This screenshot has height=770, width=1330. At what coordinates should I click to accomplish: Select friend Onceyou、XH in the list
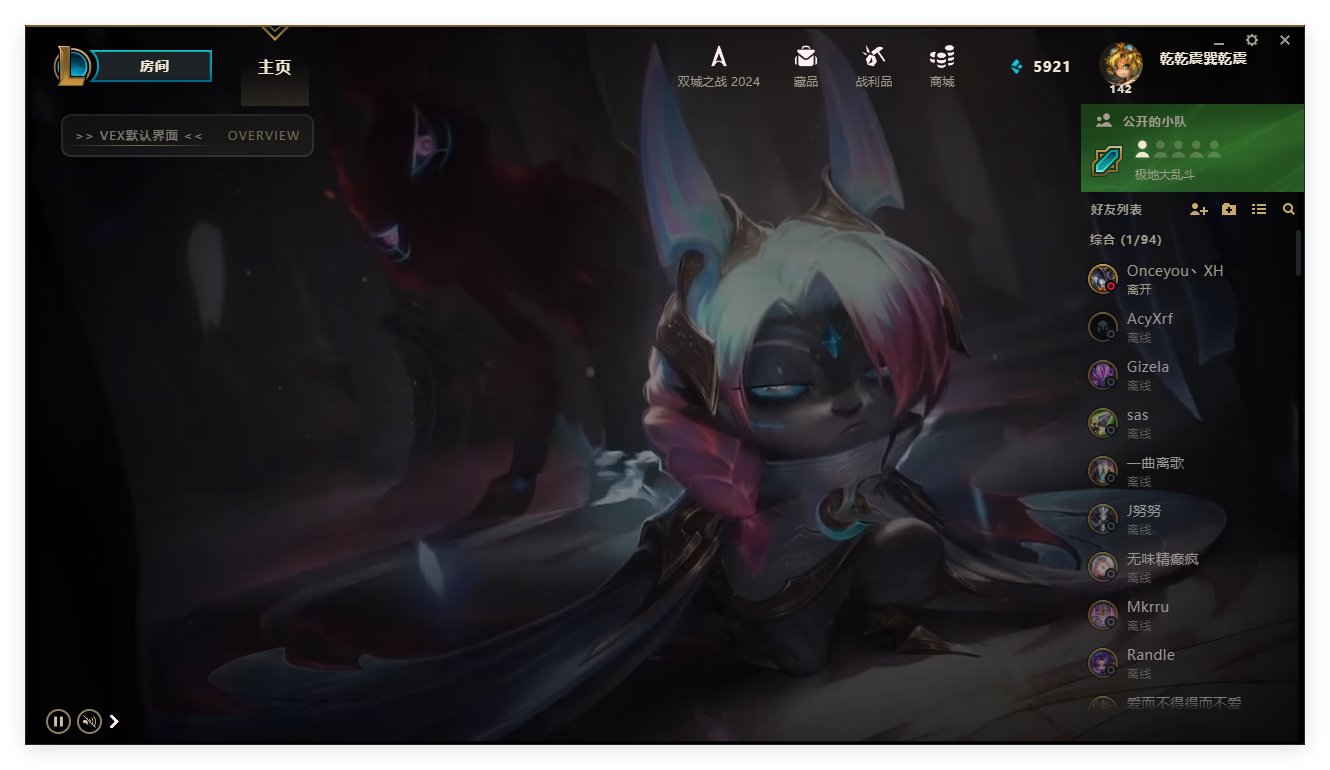pyautogui.click(x=1174, y=279)
